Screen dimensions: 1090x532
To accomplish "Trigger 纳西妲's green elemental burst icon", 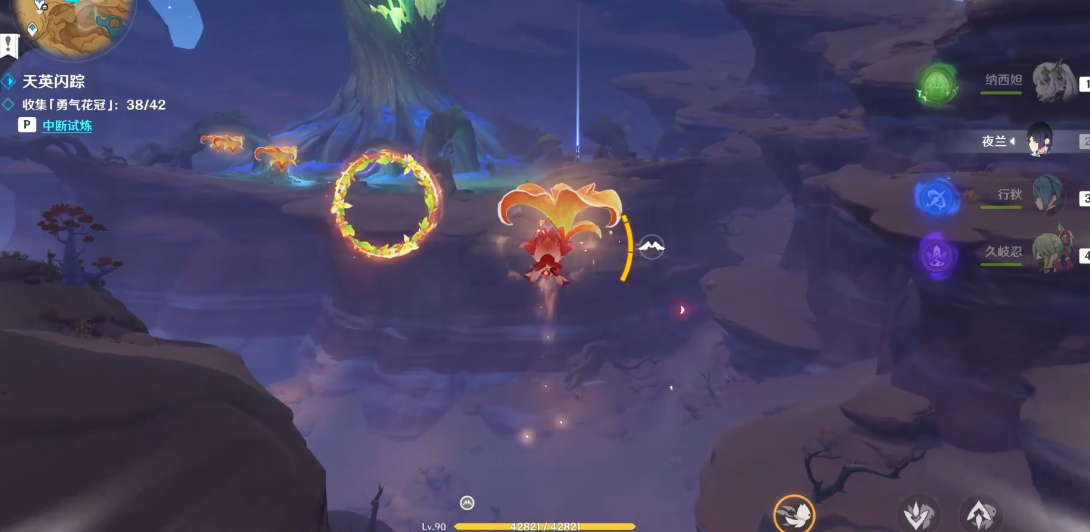I will click(x=938, y=85).
